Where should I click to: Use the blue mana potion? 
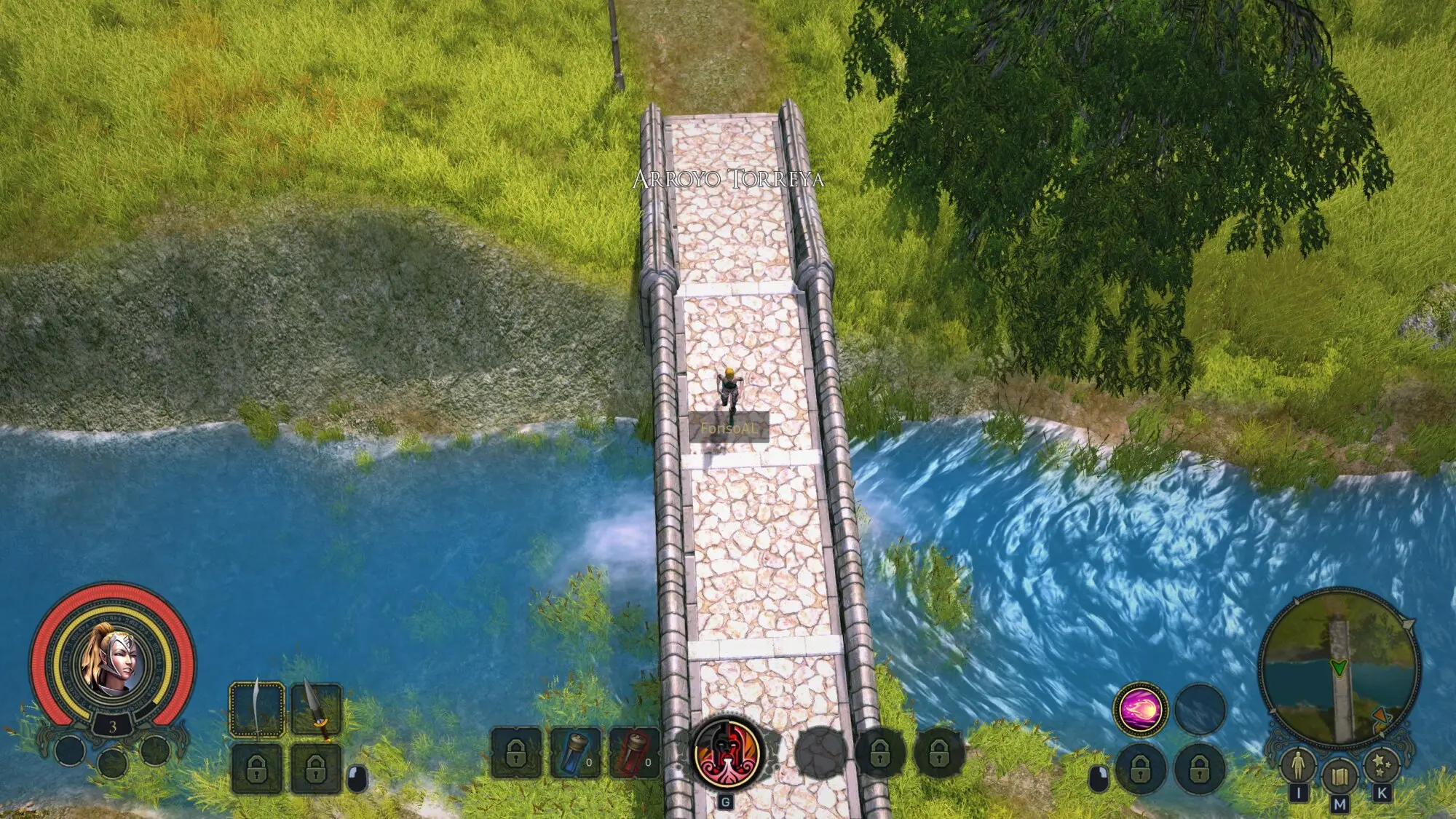575,752
